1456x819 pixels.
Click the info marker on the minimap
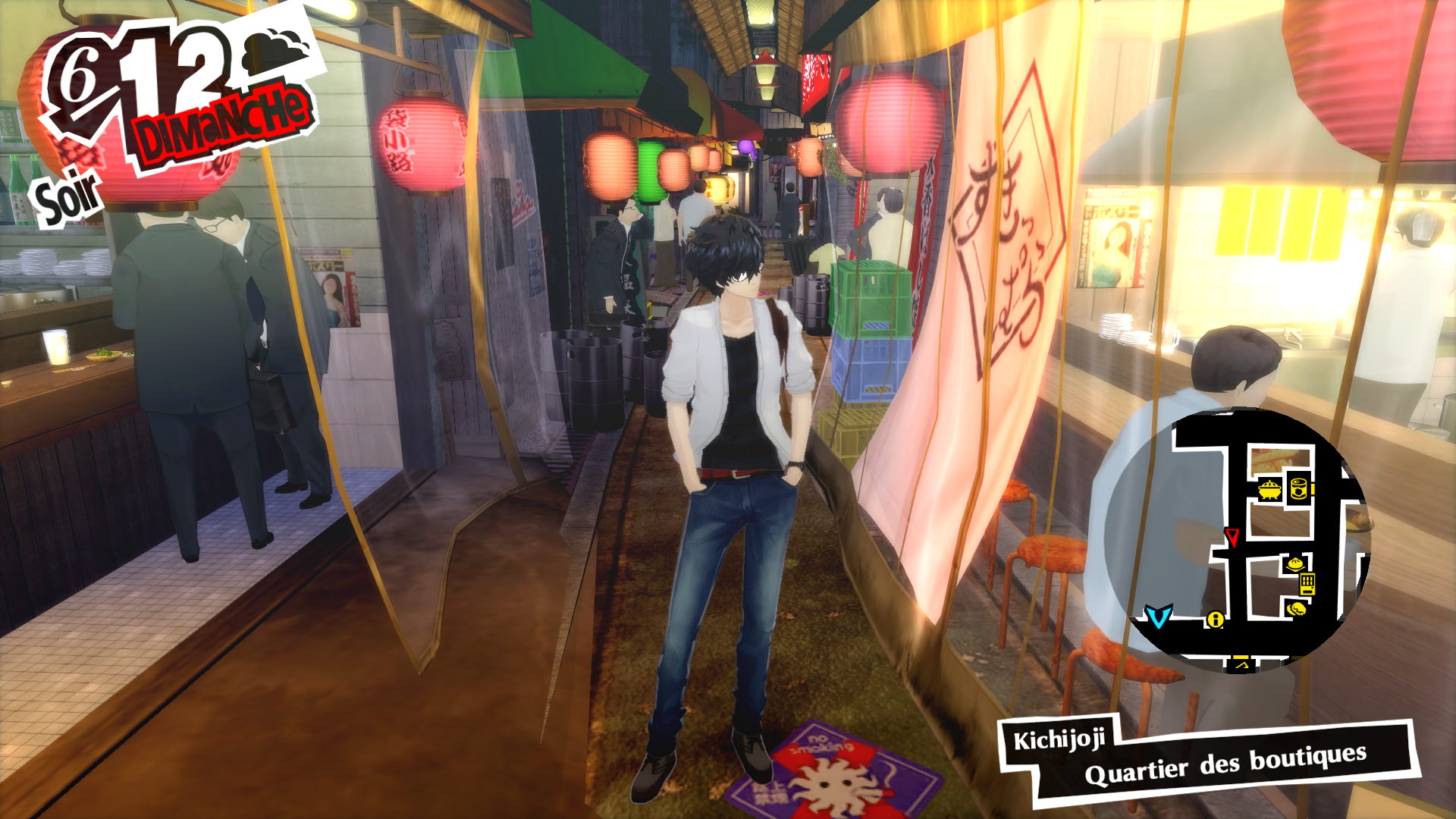click(x=1215, y=620)
